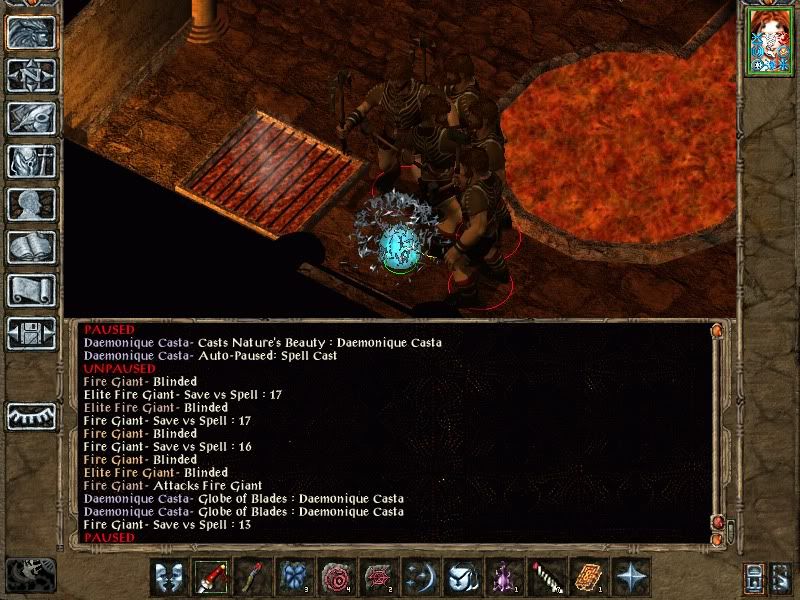Open the mage spellbook button

click(x=30, y=247)
